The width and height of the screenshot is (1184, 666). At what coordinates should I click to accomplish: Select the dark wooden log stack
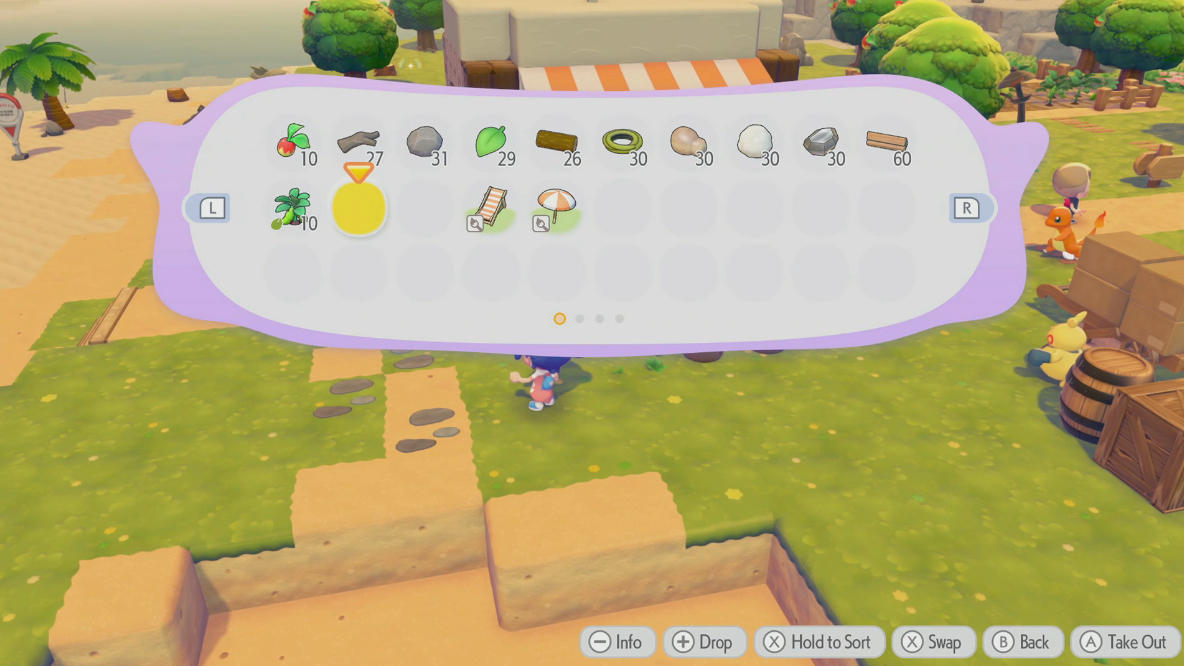(x=556, y=143)
